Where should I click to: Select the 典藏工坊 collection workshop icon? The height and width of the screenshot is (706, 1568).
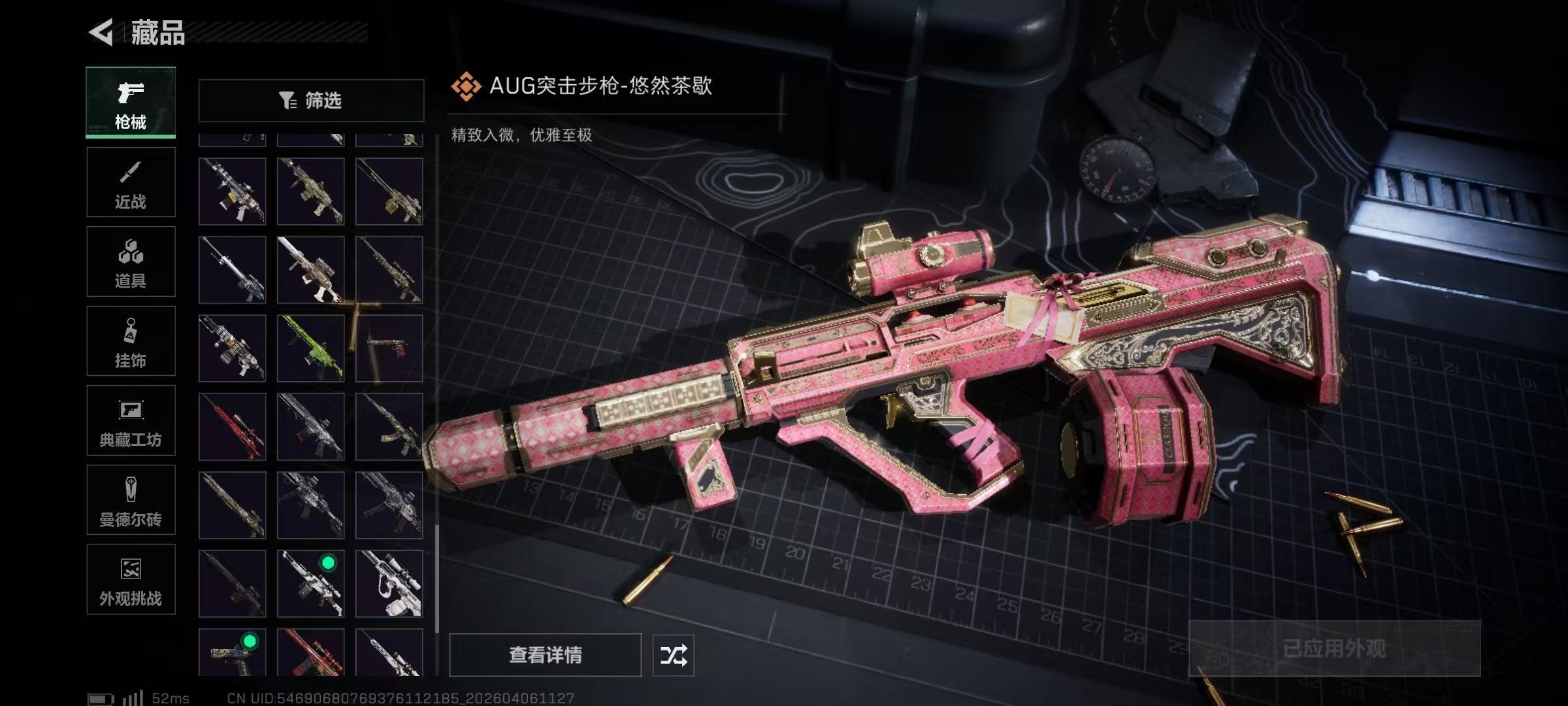tap(130, 421)
